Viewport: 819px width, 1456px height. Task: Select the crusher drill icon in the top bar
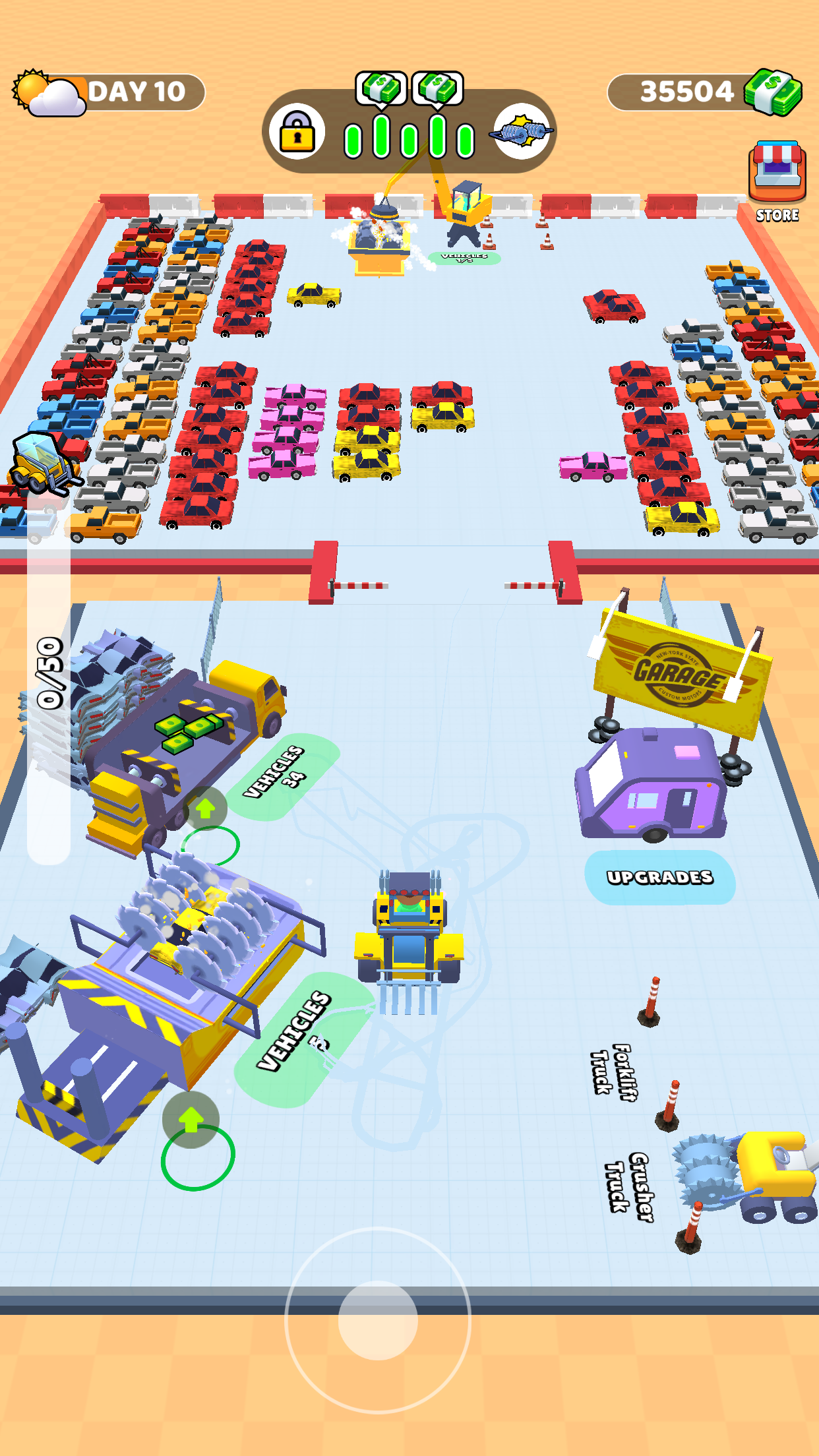click(x=522, y=132)
